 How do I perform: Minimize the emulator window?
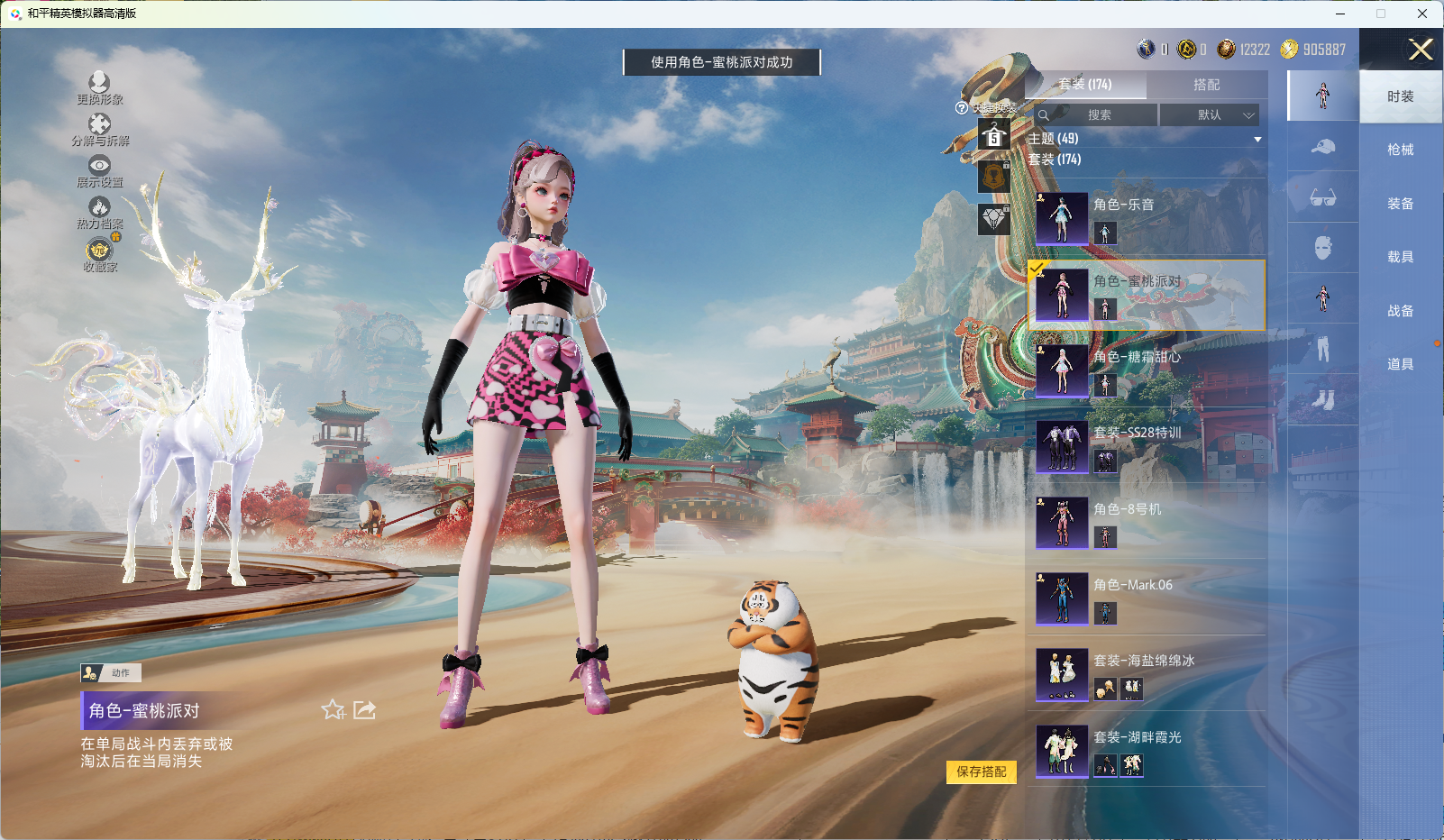coord(1340,14)
